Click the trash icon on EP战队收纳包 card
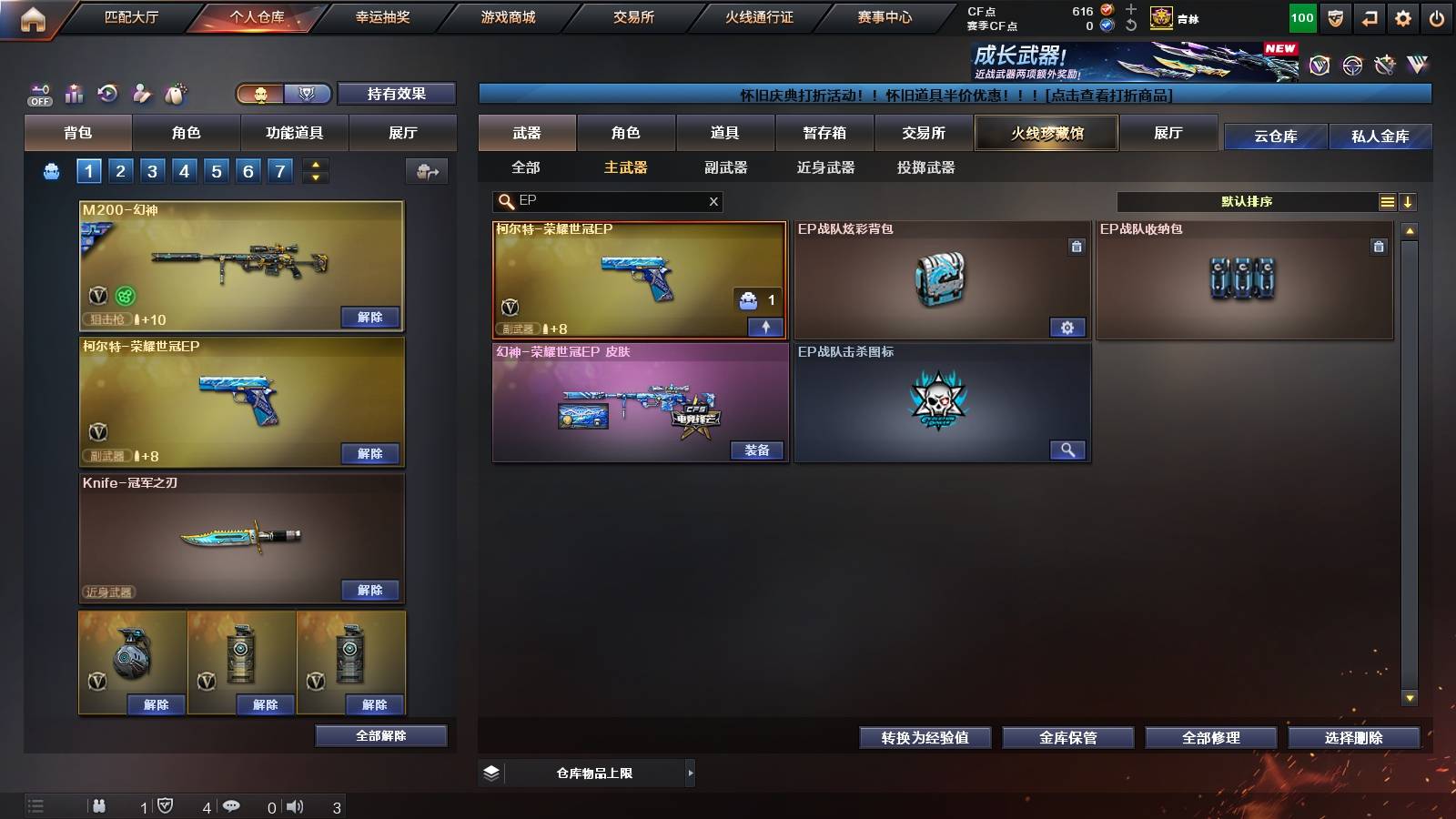 pyautogui.click(x=1380, y=245)
